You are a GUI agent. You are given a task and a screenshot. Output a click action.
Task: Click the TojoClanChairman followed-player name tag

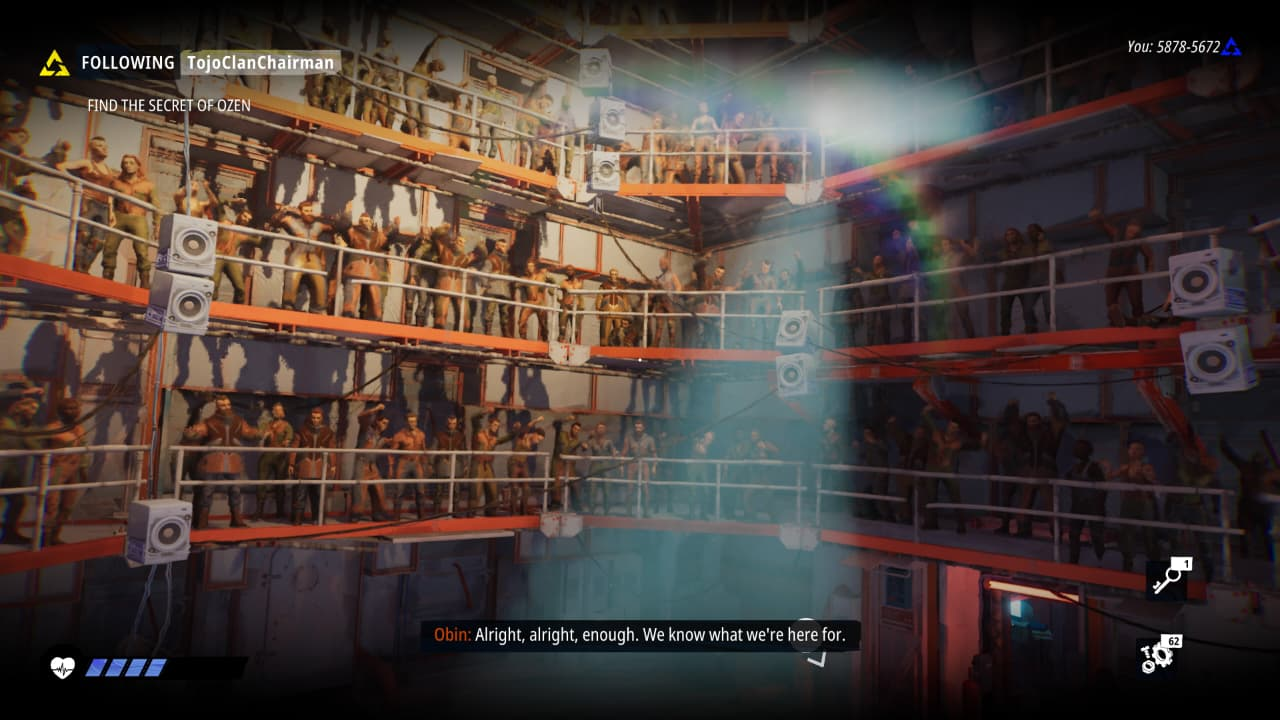[260, 63]
